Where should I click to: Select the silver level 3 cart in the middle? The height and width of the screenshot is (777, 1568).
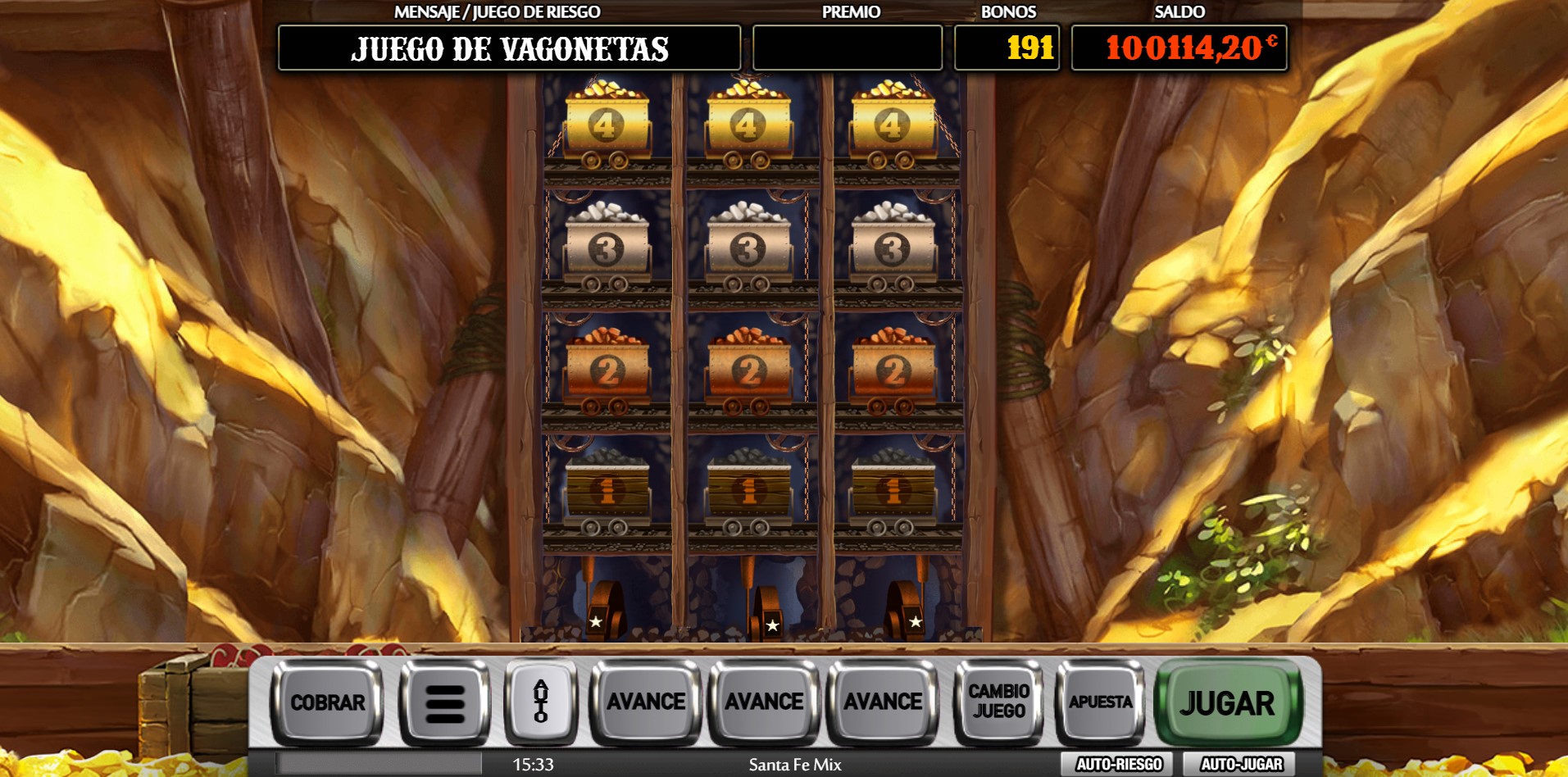[747, 246]
